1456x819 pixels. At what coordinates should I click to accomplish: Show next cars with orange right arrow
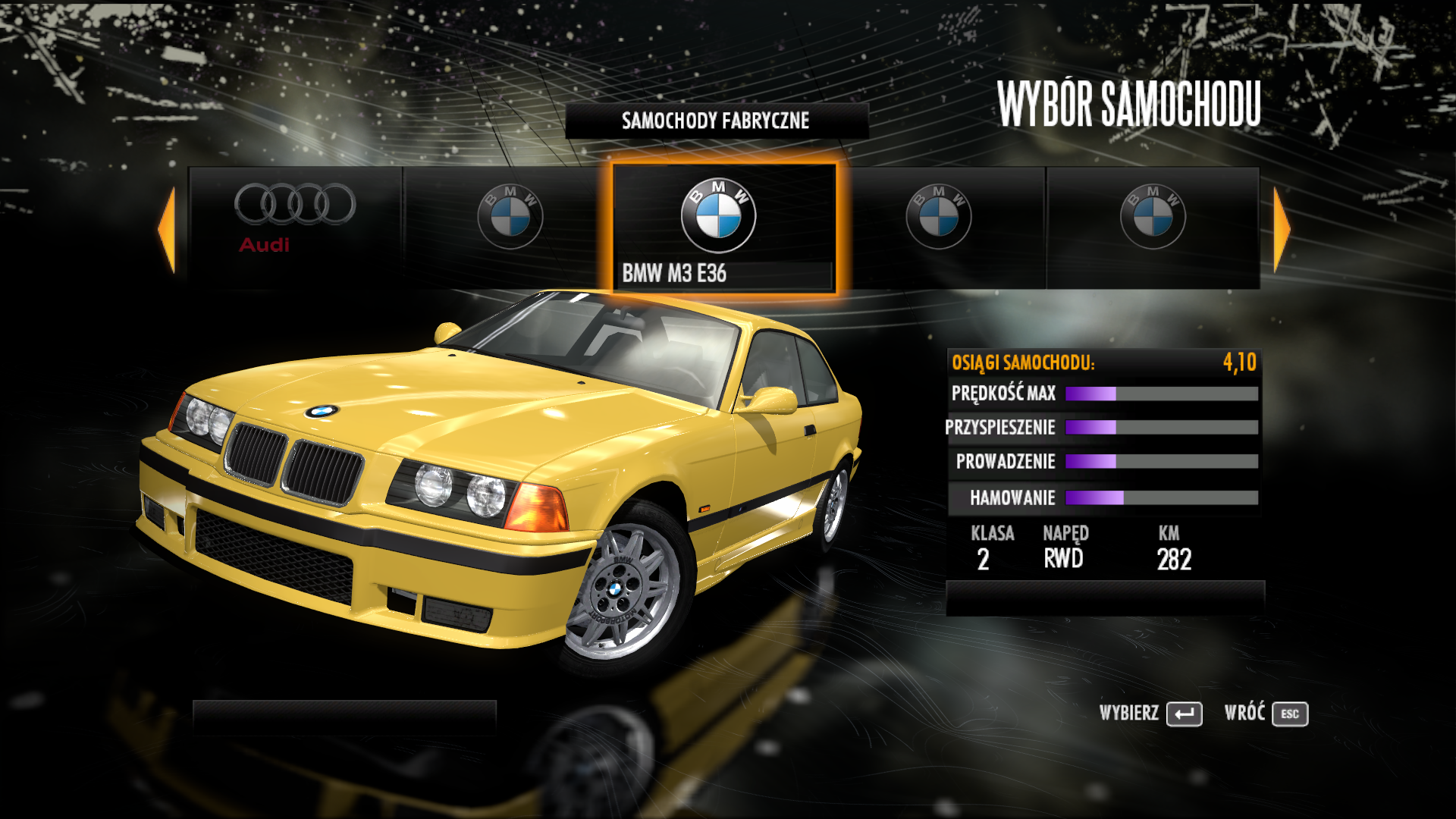click(x=1282, y=229)
